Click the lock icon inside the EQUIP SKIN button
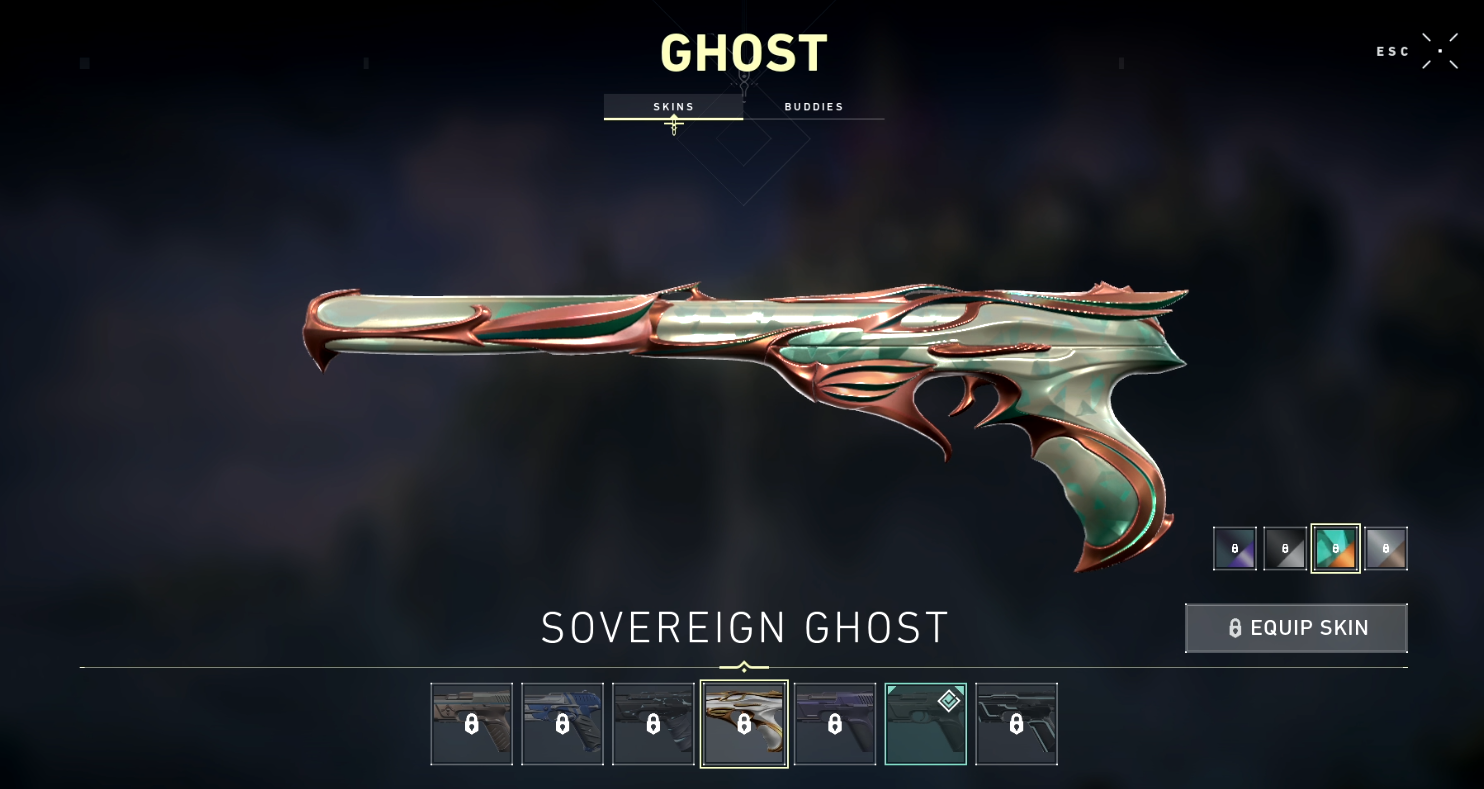The image size is (1484, 789). click(x=1234, y=628)
